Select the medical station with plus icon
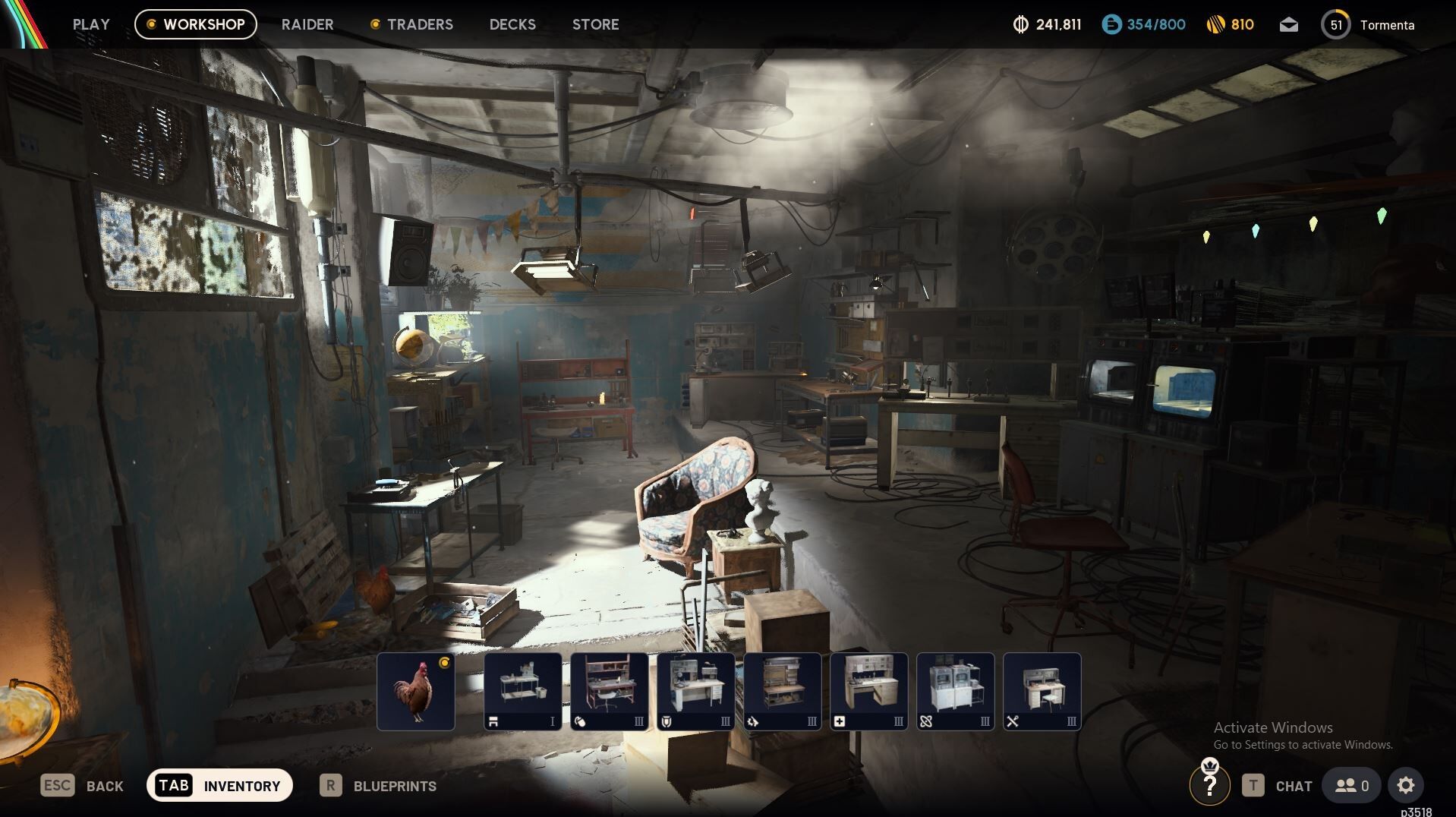 tap(869, 692)
